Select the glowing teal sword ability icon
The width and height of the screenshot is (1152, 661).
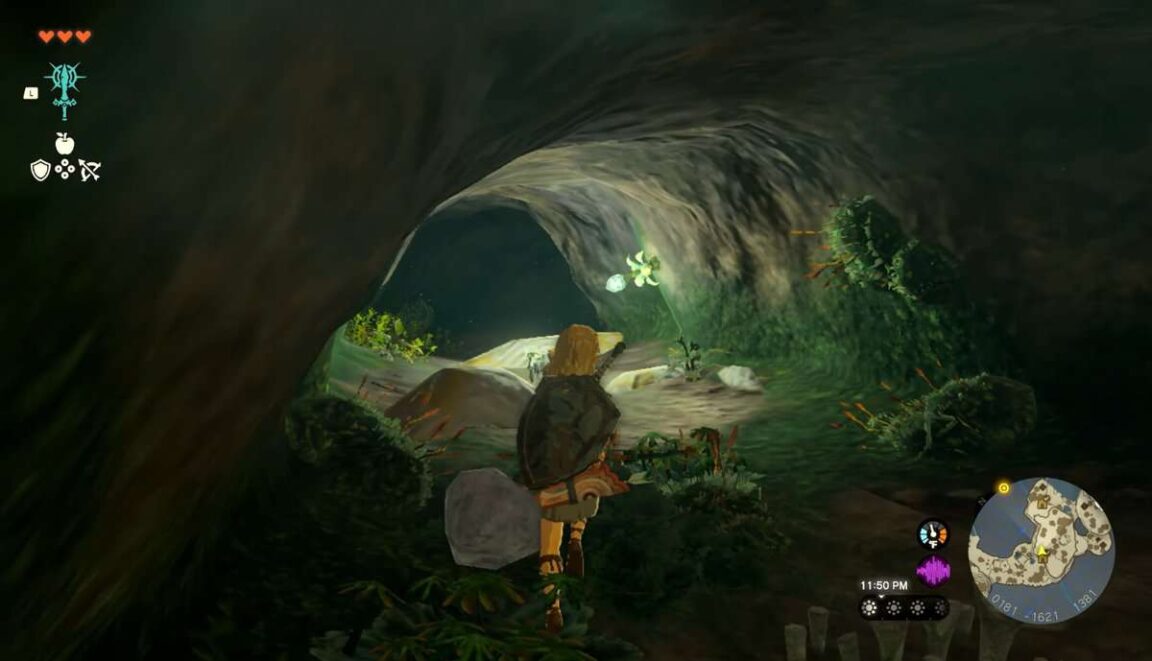point(65,88)
